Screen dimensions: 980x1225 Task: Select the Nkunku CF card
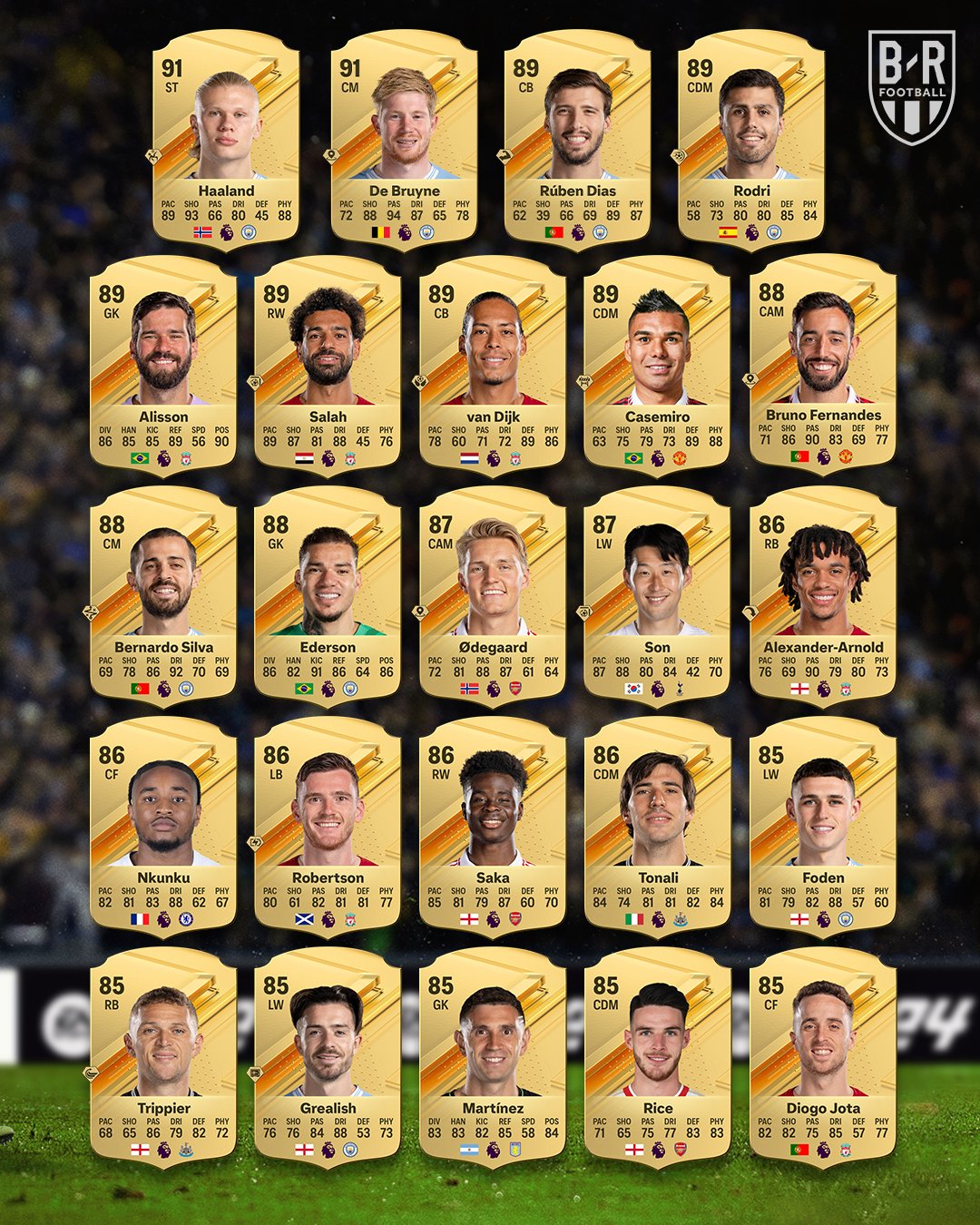click(x=163, y=824)
